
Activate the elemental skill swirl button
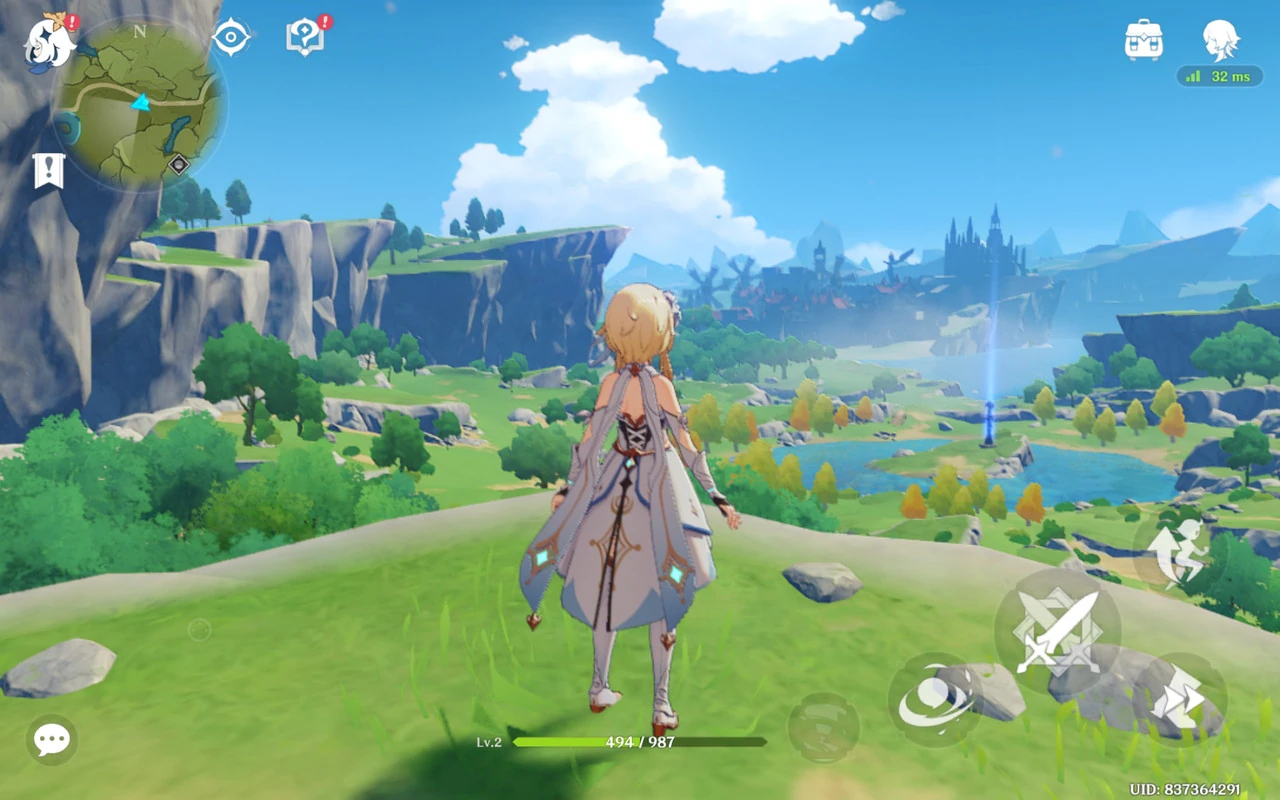(x=935, y=700)
